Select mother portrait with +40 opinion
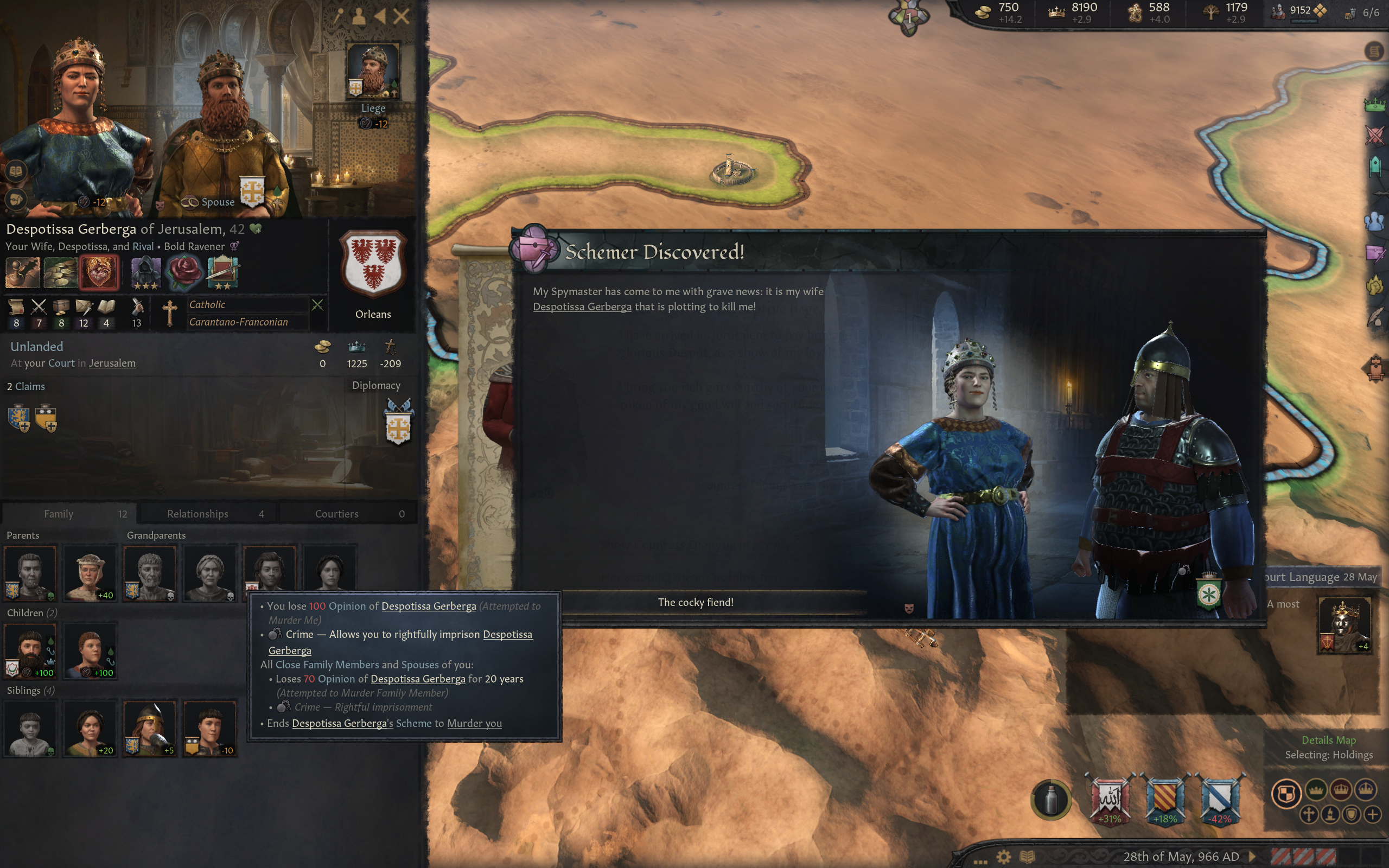Image resolution: width=1389 pixels, height=868 pixels. [90, 573]
